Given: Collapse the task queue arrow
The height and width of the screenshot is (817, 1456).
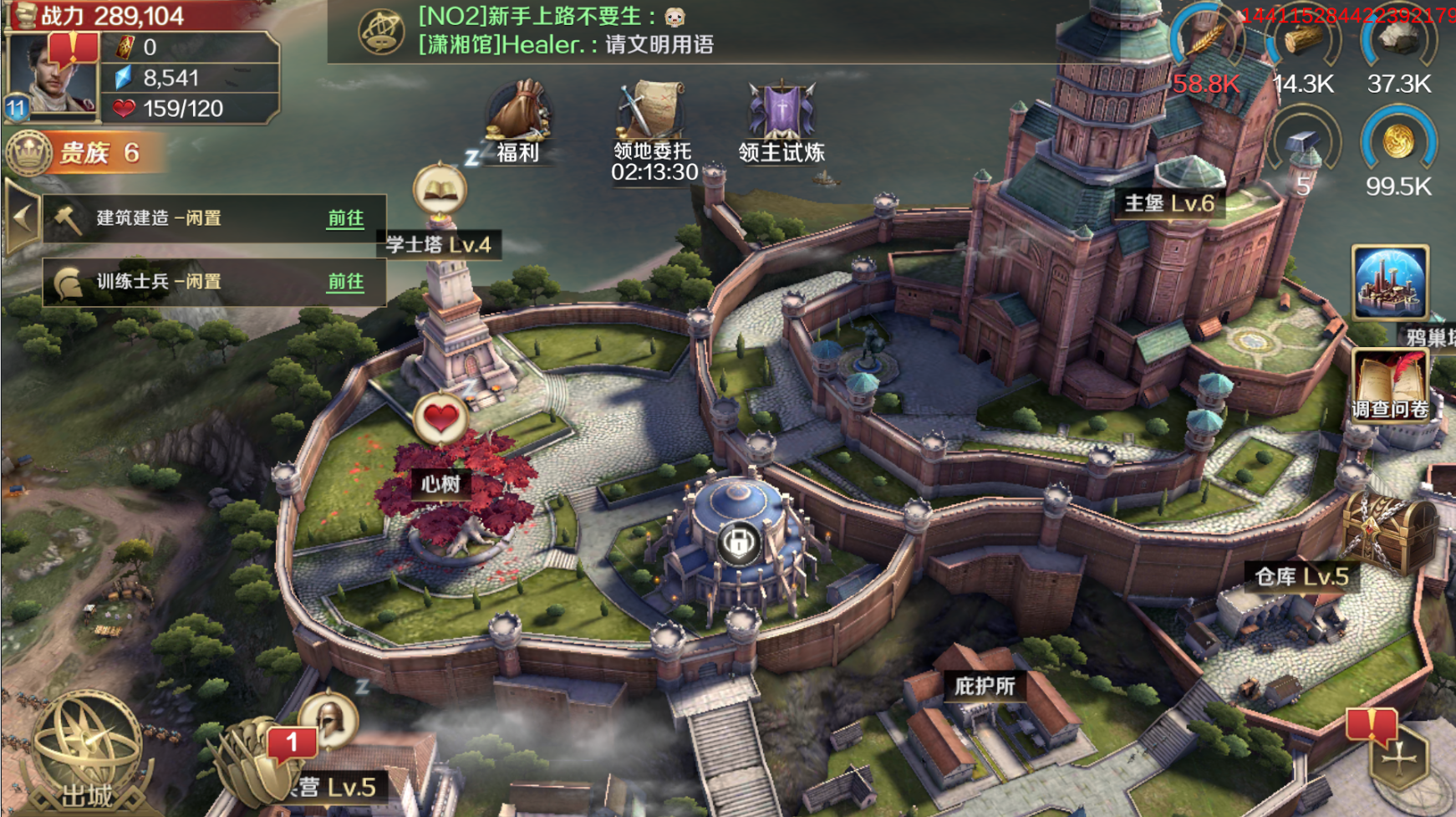Looking at the screenshot, I should tap(22, 219).
